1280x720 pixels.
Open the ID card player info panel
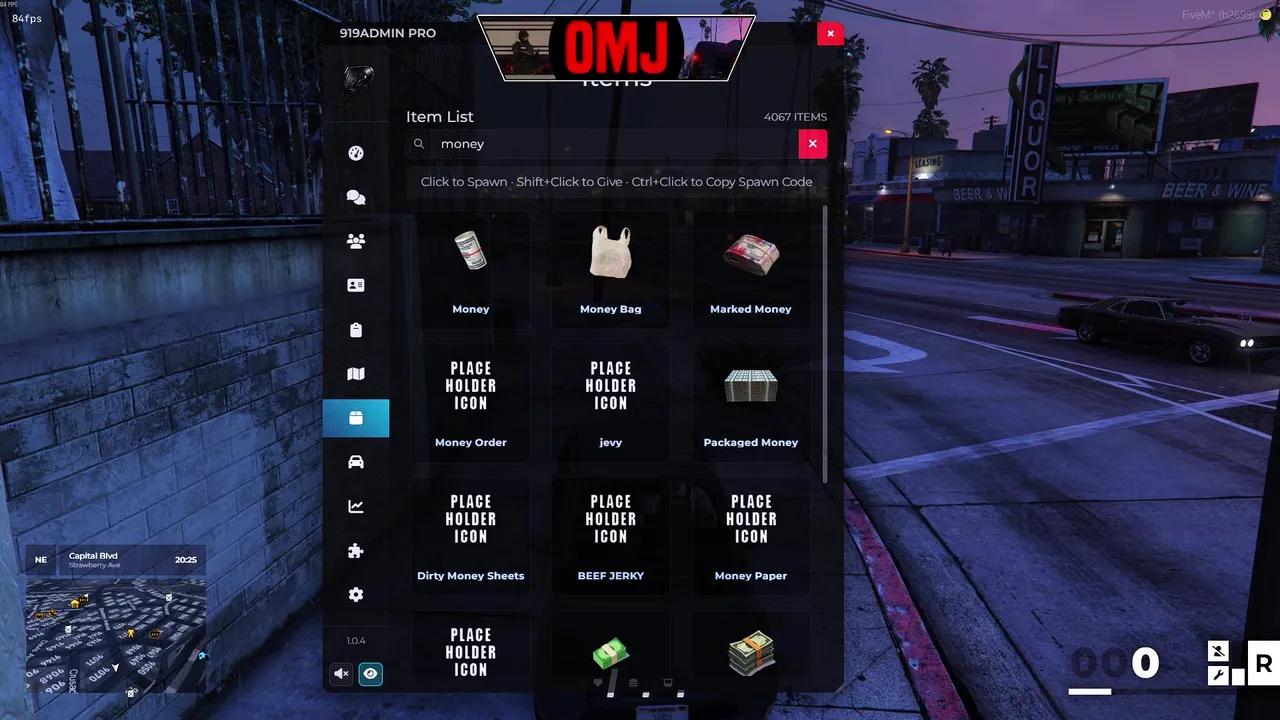[356, 285]
